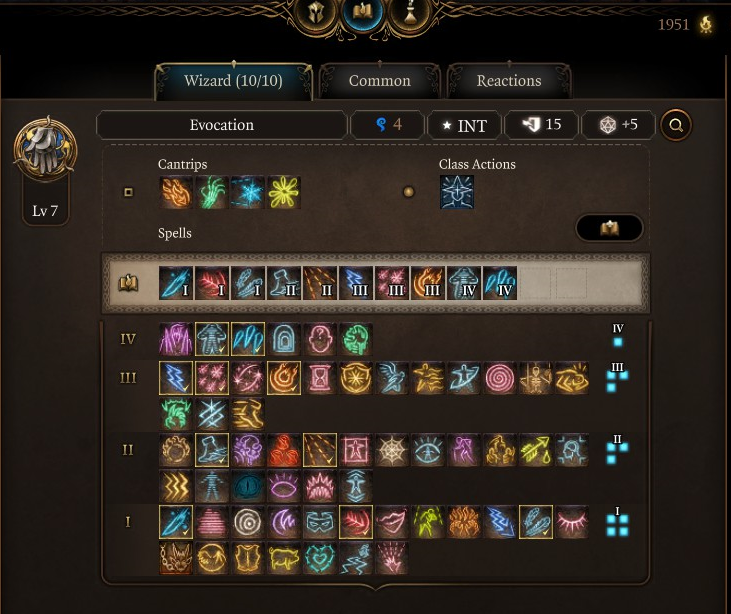Viewport: 731px width, 614px height.
Task: Open the Reactions tab
Action: coord(508,81)
